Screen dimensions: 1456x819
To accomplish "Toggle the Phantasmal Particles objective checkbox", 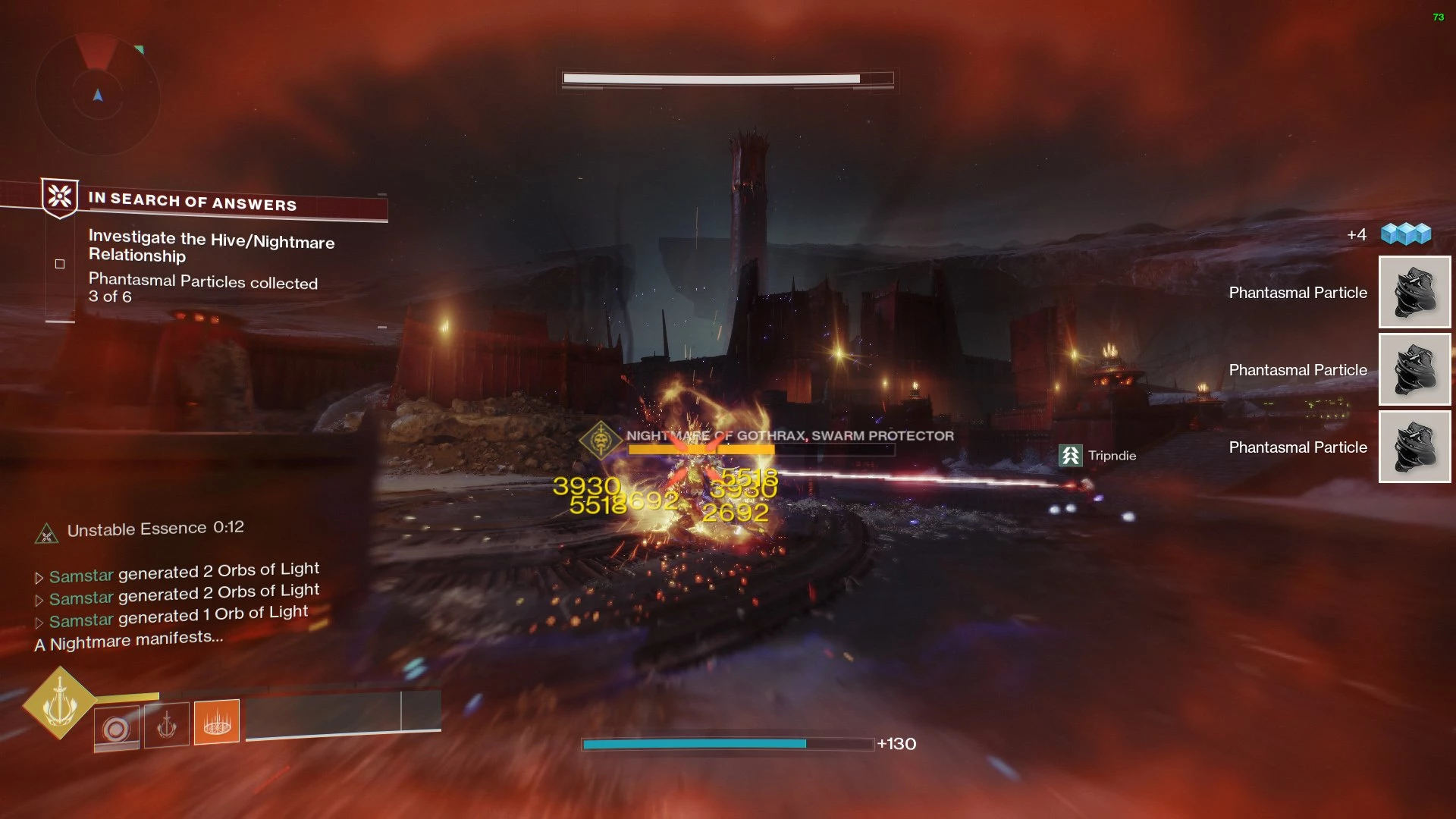I will point(60,264).
